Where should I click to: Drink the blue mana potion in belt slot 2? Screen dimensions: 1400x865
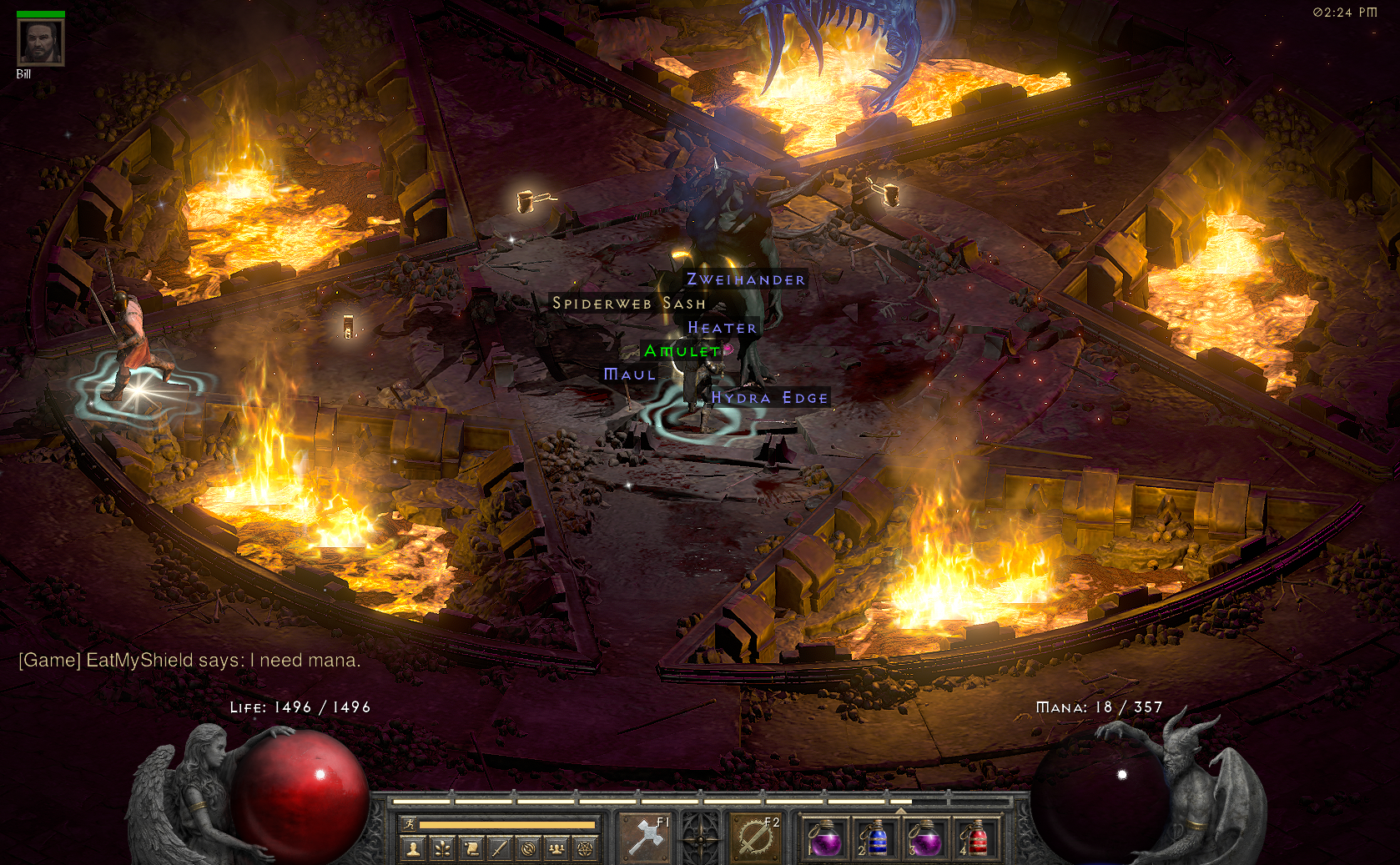click(x=874, y=837)
